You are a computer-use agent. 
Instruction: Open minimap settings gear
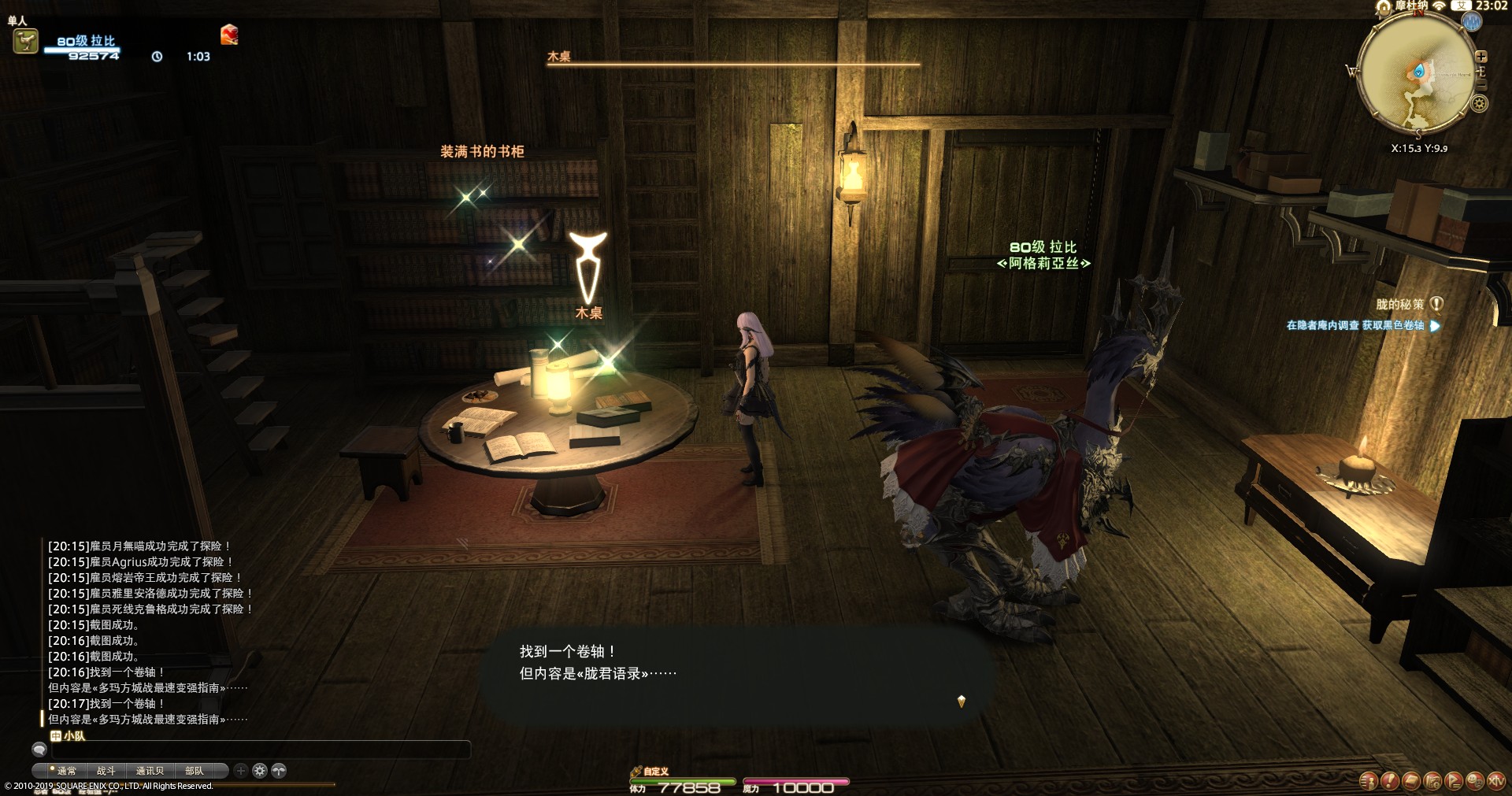1480,103
